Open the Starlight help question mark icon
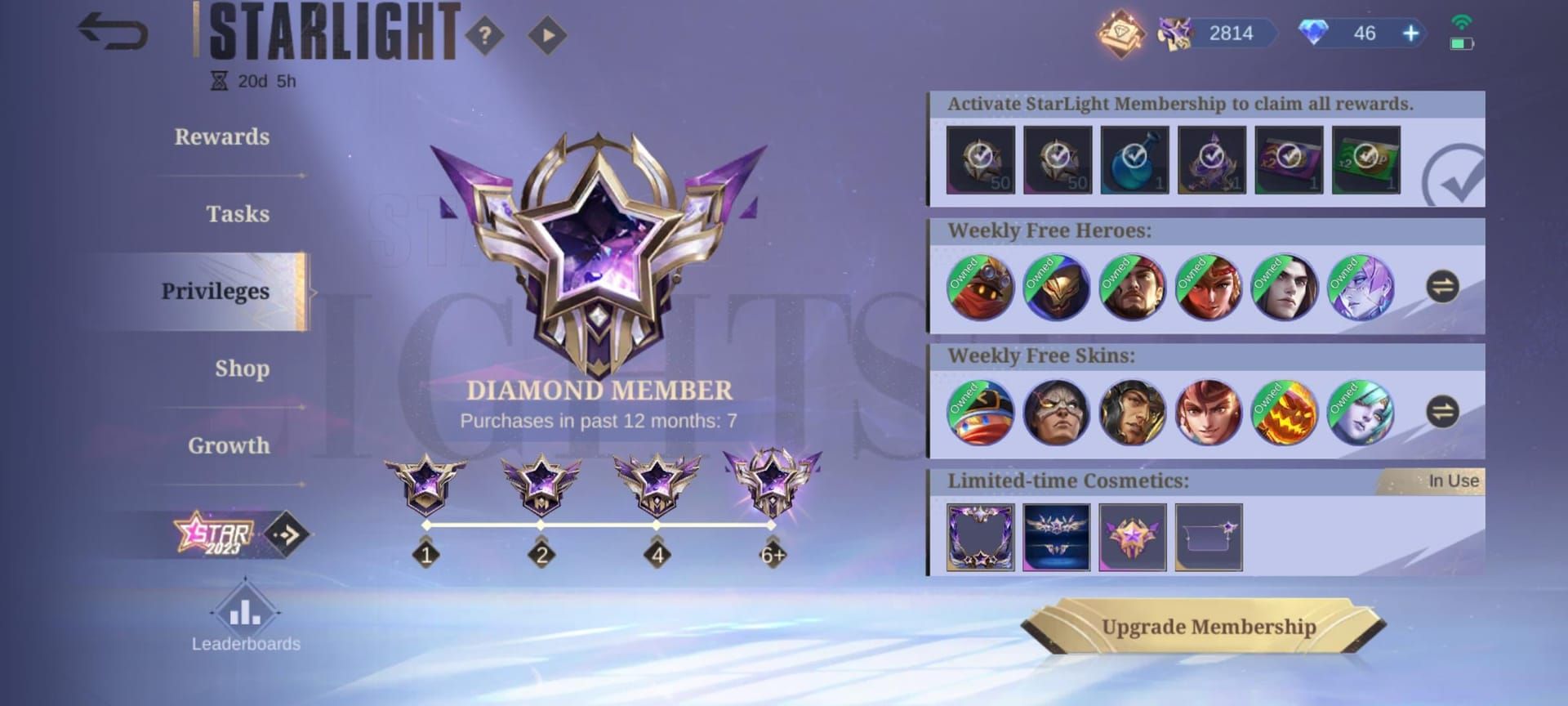This screenshot has height=706, width=1568. 487,34
